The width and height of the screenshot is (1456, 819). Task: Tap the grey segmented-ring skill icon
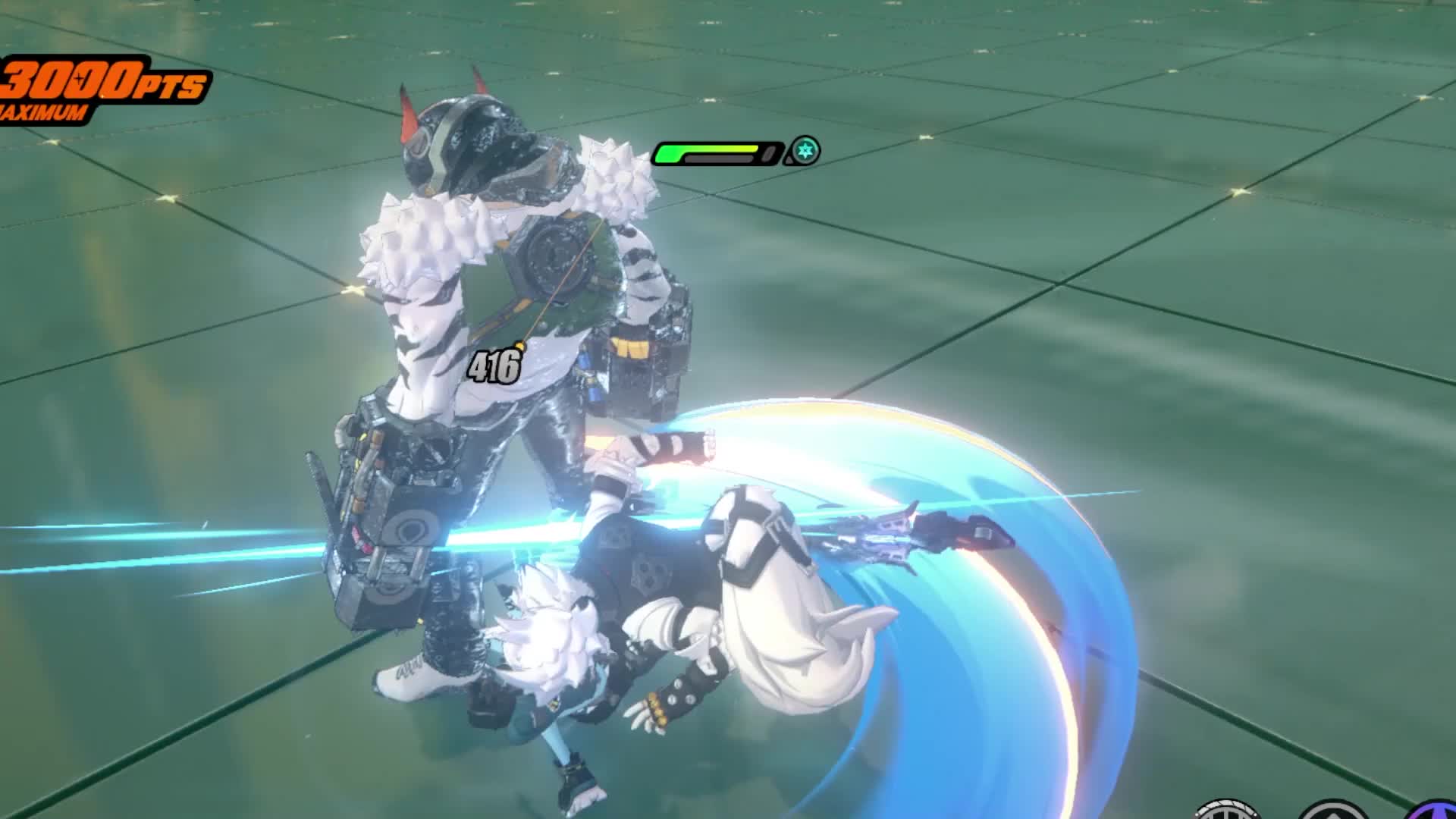click(x=1226, y=811)
